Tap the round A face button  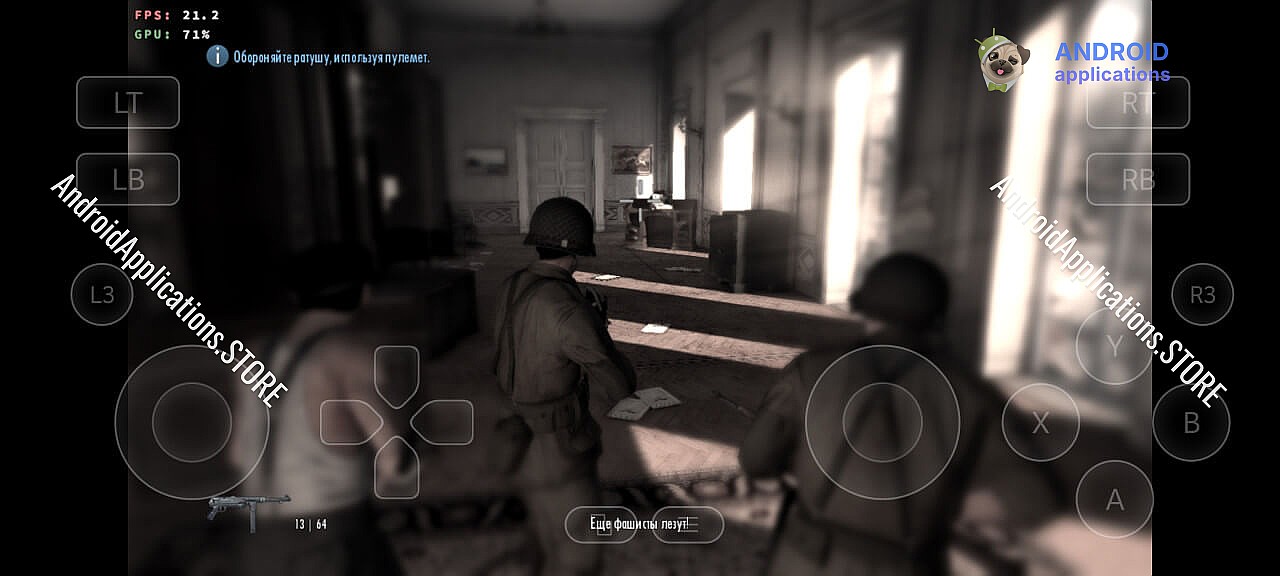(x=1115, y=499)
